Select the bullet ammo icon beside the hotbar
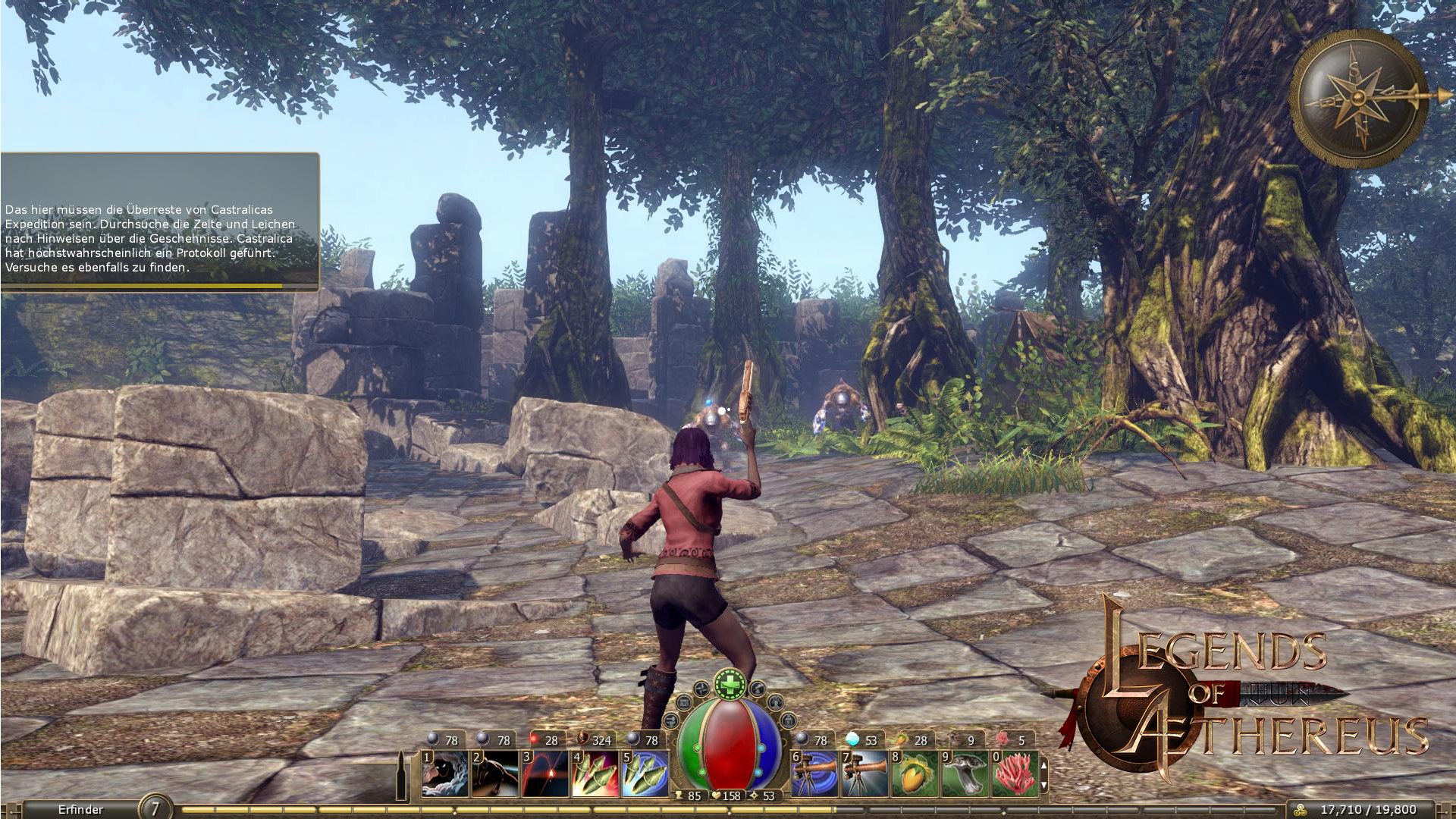The width and height of the screenshot is (1456, 819). pos(402,774)
